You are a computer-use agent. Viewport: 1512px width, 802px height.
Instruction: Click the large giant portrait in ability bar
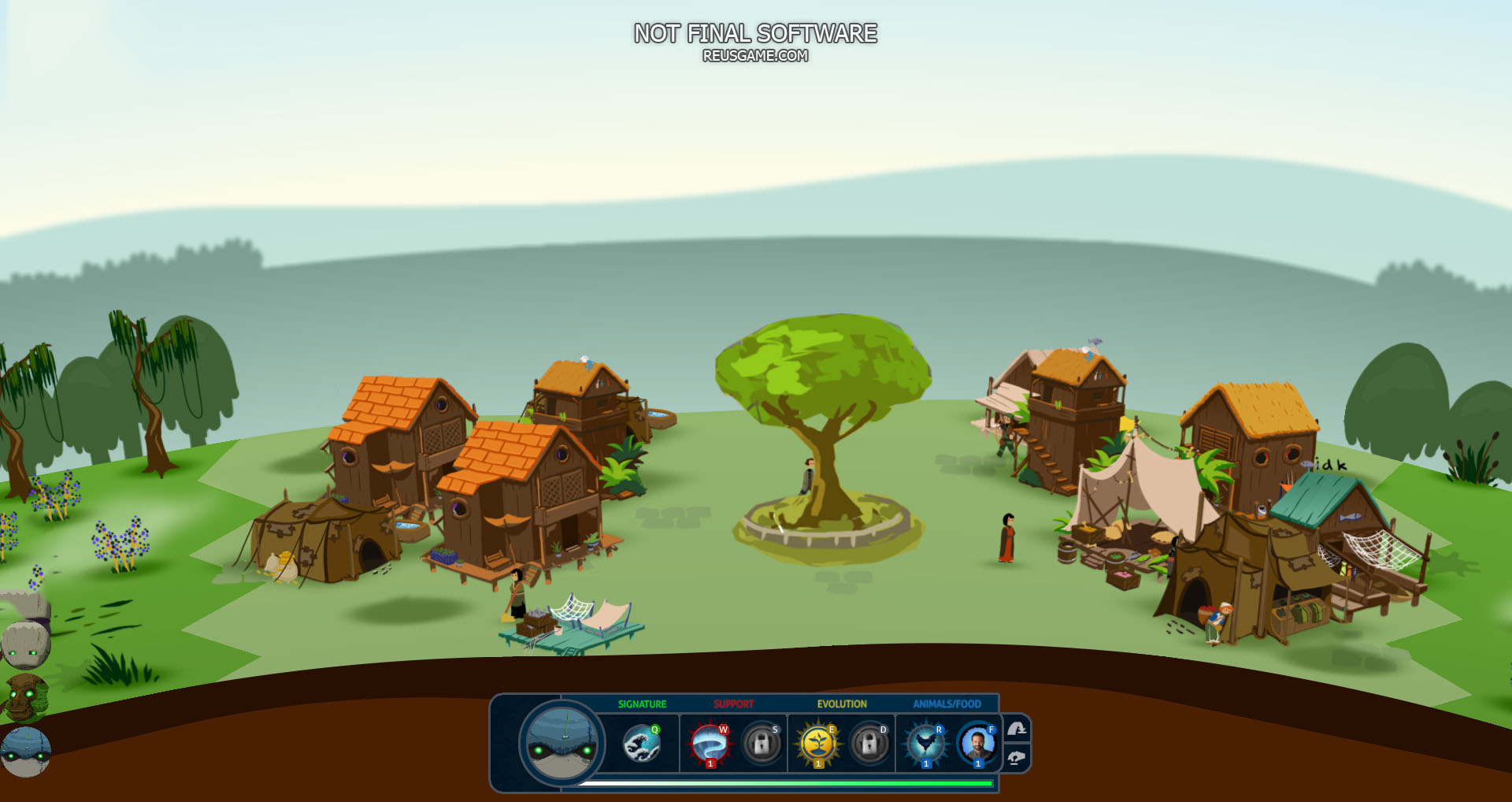[562, 743]
